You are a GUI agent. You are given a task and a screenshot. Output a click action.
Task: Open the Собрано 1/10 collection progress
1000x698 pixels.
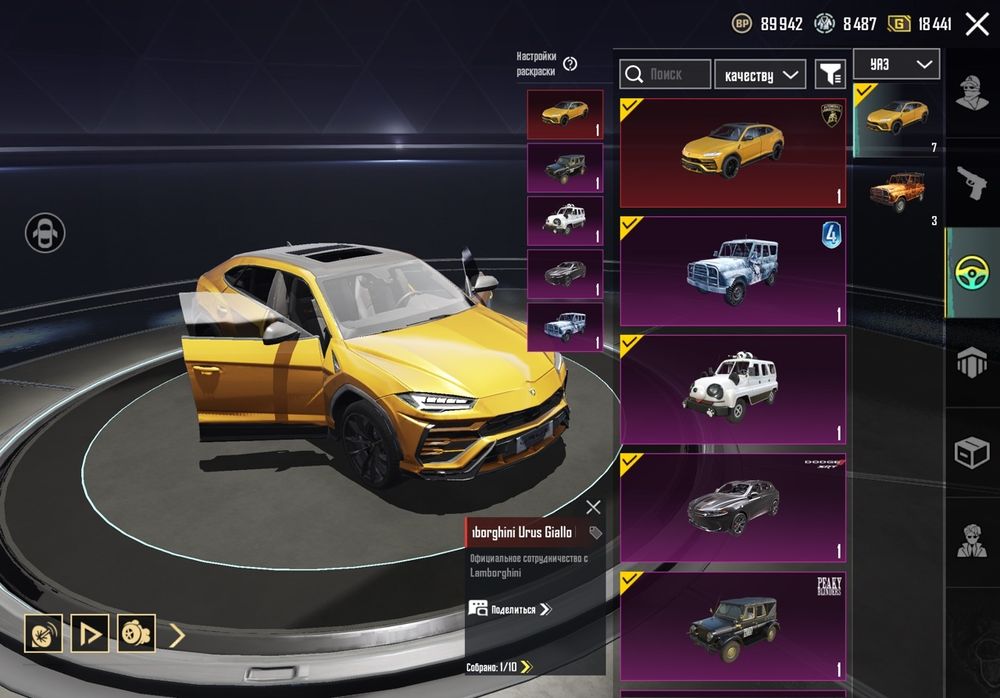point(499,666)
